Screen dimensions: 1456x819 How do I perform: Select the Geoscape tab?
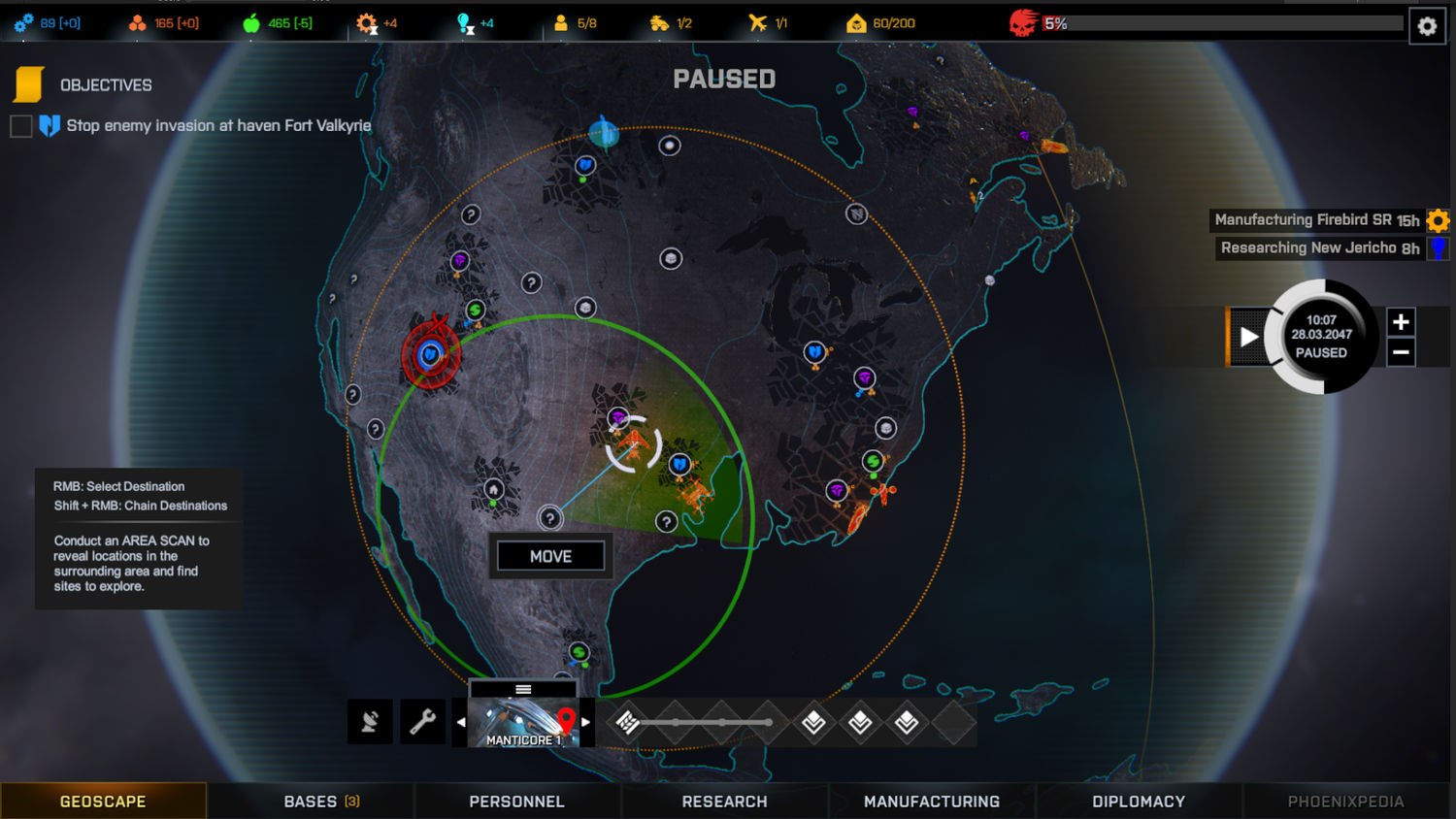click(x=103, y=802)
